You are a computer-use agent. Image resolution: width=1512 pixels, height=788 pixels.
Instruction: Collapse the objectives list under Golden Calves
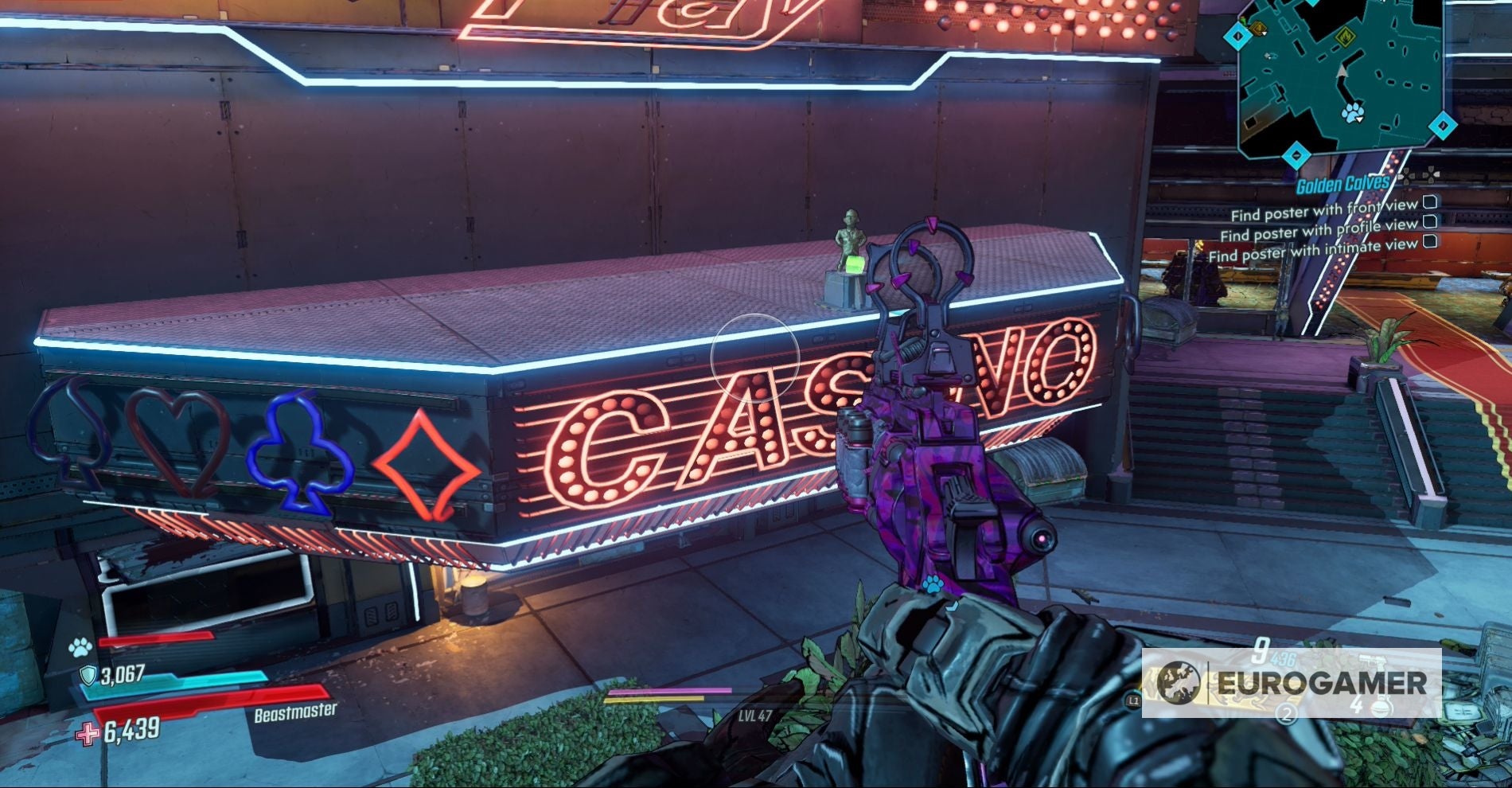click(1430, 174)
